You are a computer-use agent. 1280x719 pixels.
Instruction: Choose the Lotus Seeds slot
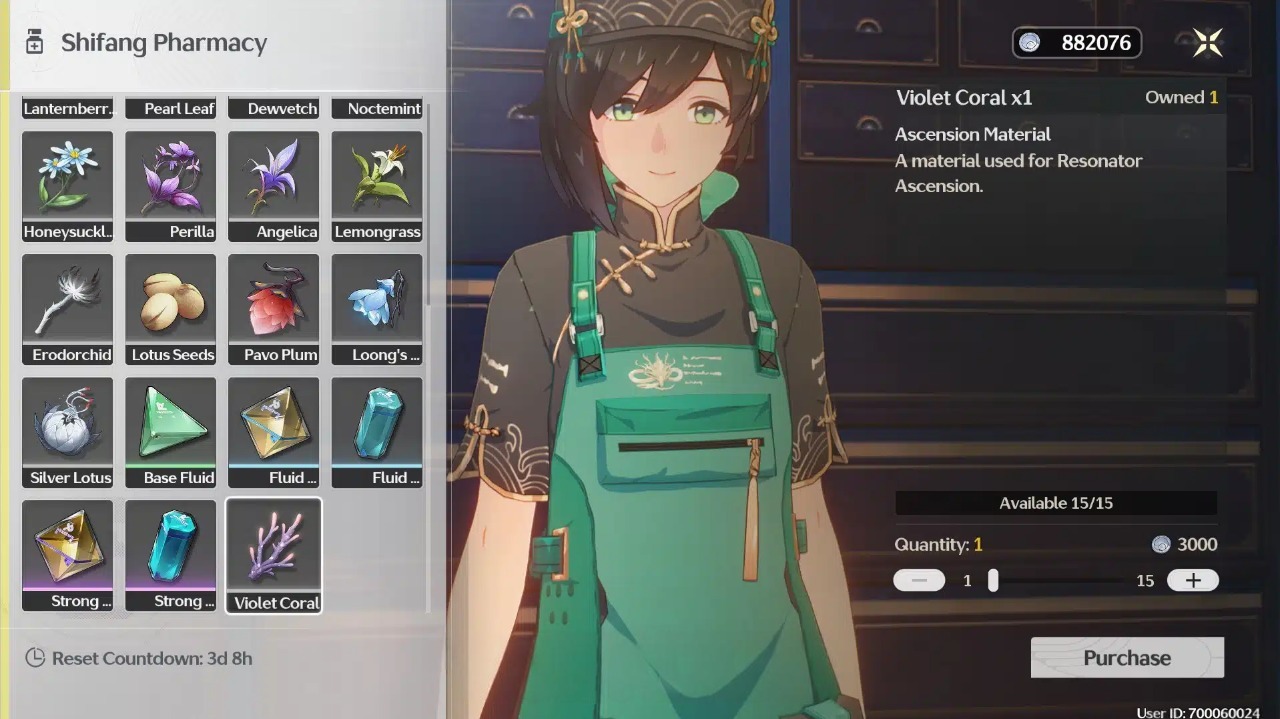pyautogui.click(x=171, y=309)
